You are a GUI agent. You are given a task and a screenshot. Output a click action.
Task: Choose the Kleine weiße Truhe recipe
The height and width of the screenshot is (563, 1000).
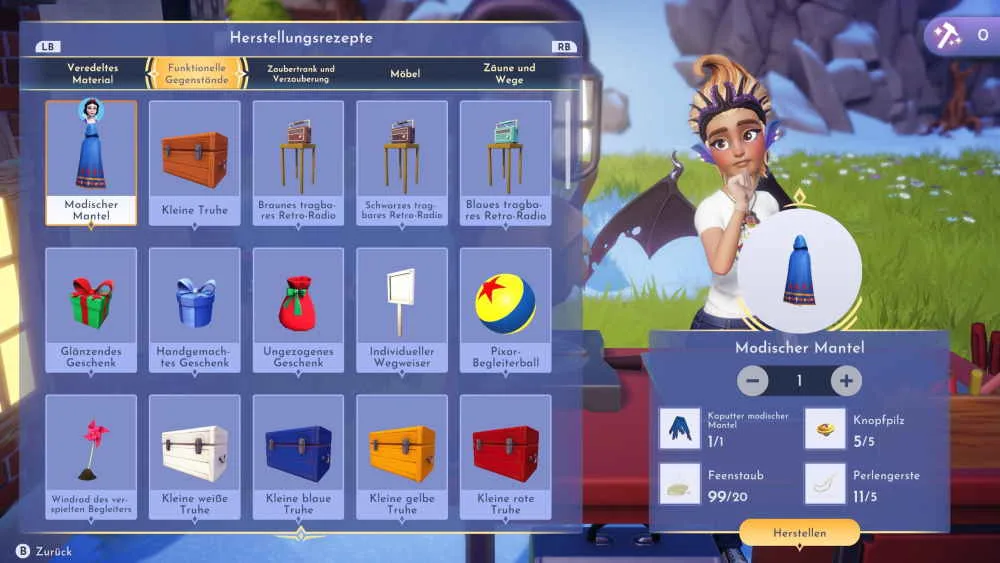[x=195, y=456]
